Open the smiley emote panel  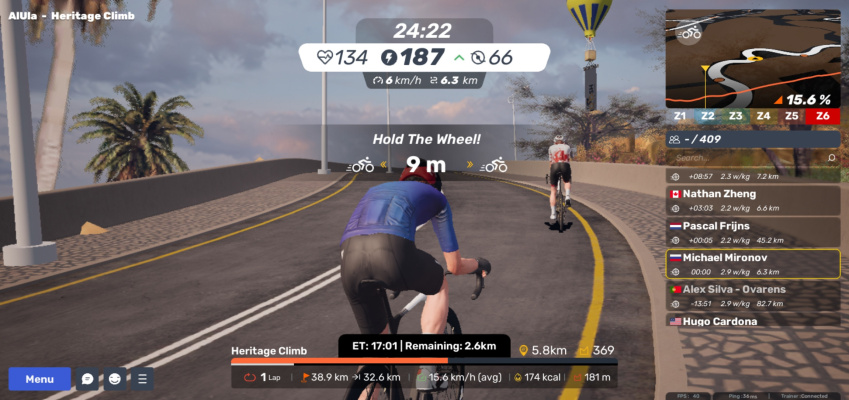[x=115, y=379]
